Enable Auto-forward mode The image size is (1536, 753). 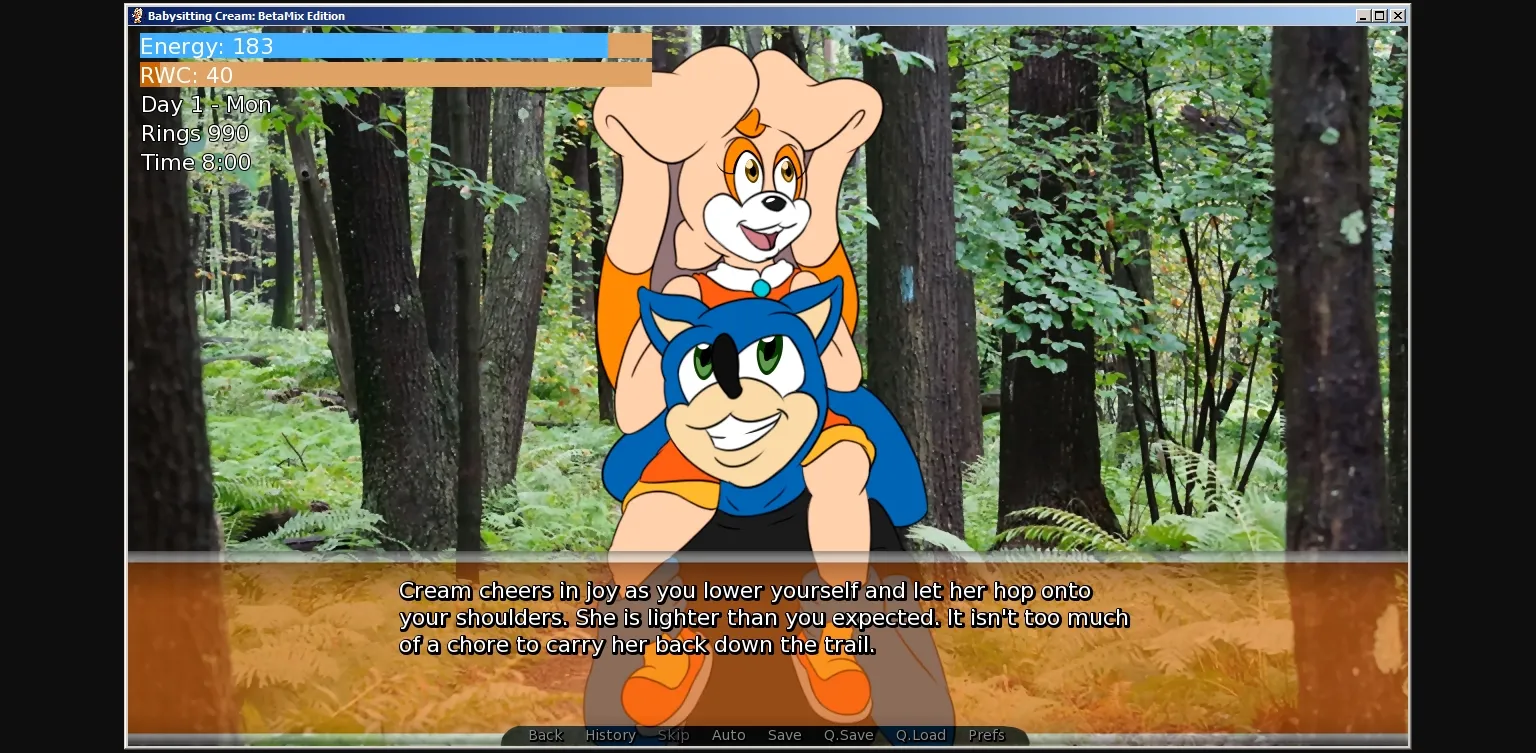point(729,735)
